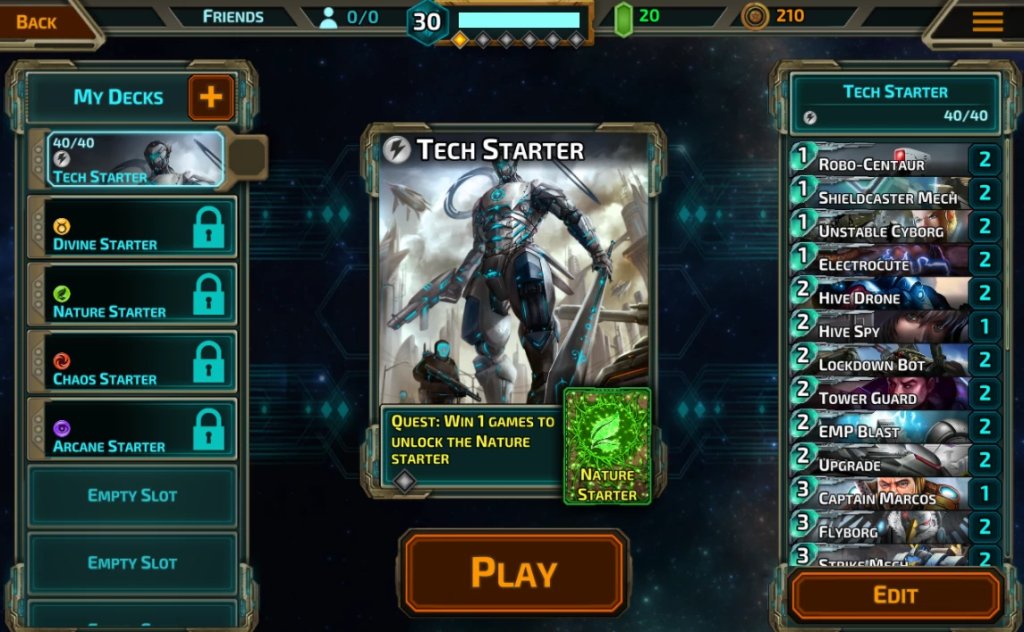Select the Captain Marcos card
Screen dimensions: 1024x632
tap(880, 496)
